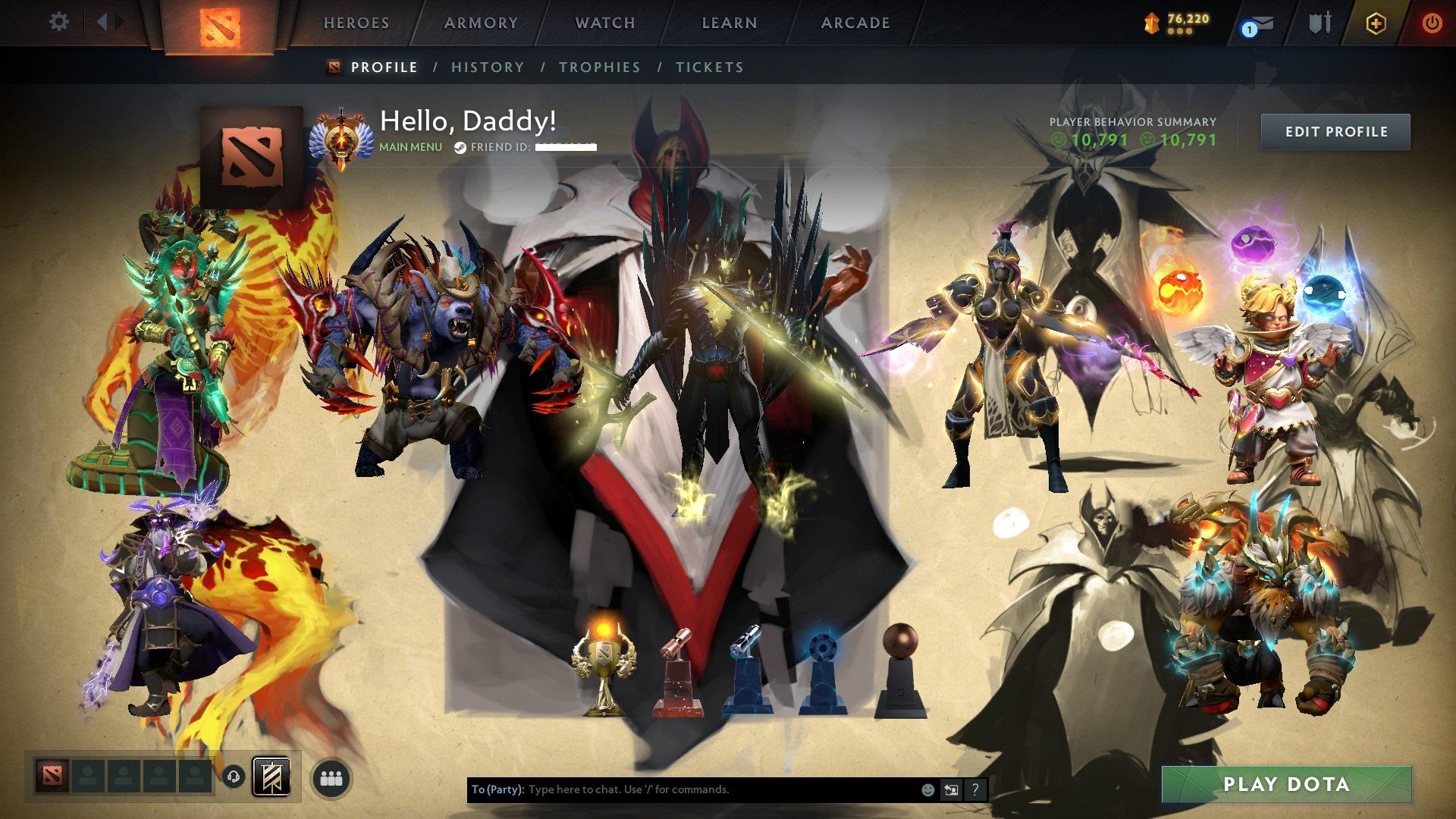
Task: Open settings with the gear icon
Action: pyautogui.click(x=58, y=22)
